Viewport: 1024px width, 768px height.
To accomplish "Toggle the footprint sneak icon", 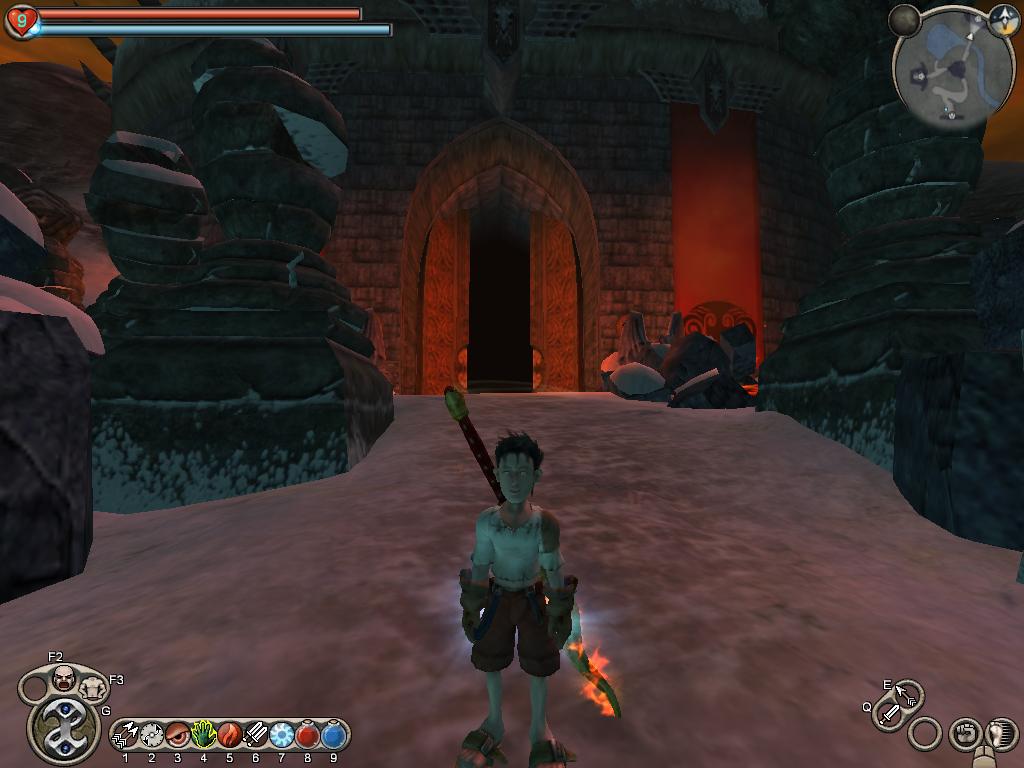I will pyautogui.click(x=999, y=735).
